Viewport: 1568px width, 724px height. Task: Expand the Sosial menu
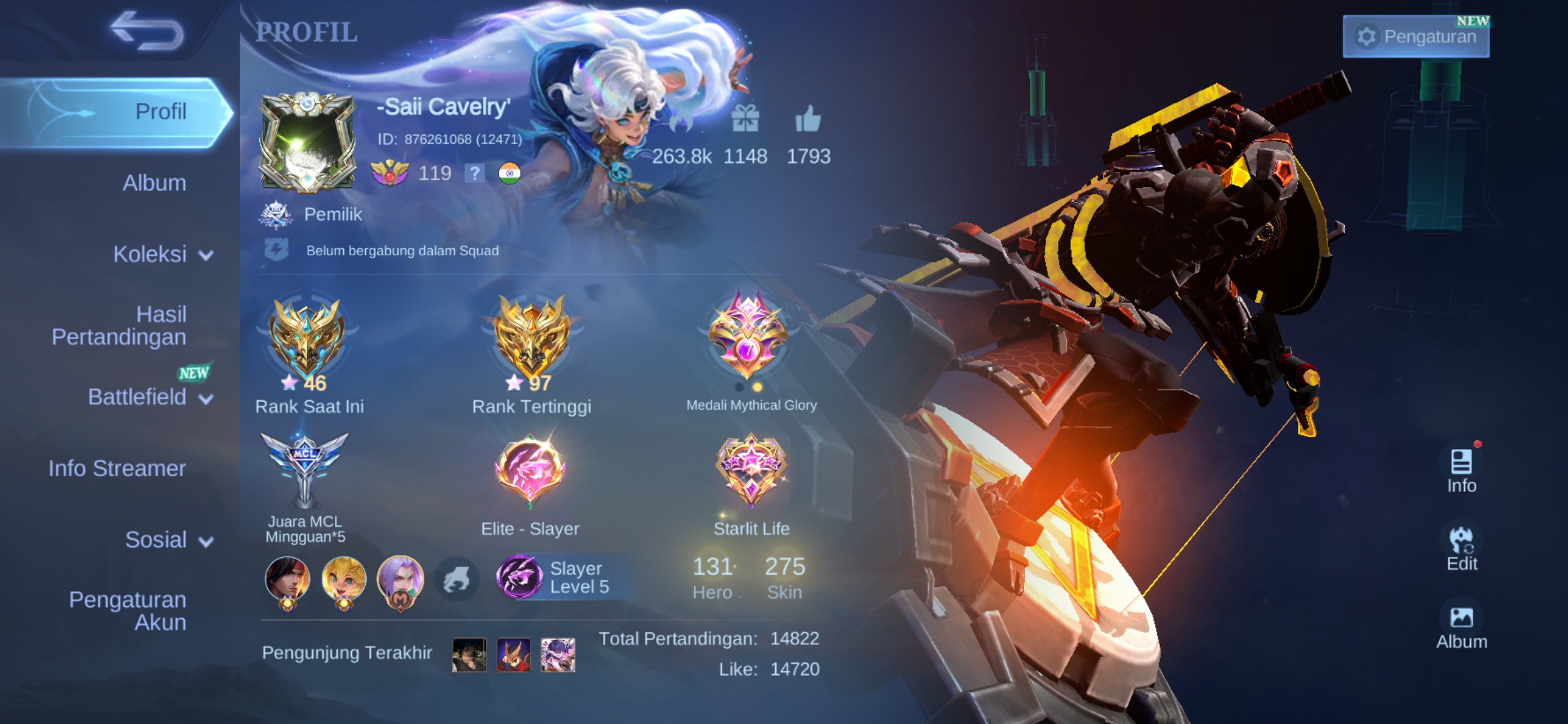[168, 540]
